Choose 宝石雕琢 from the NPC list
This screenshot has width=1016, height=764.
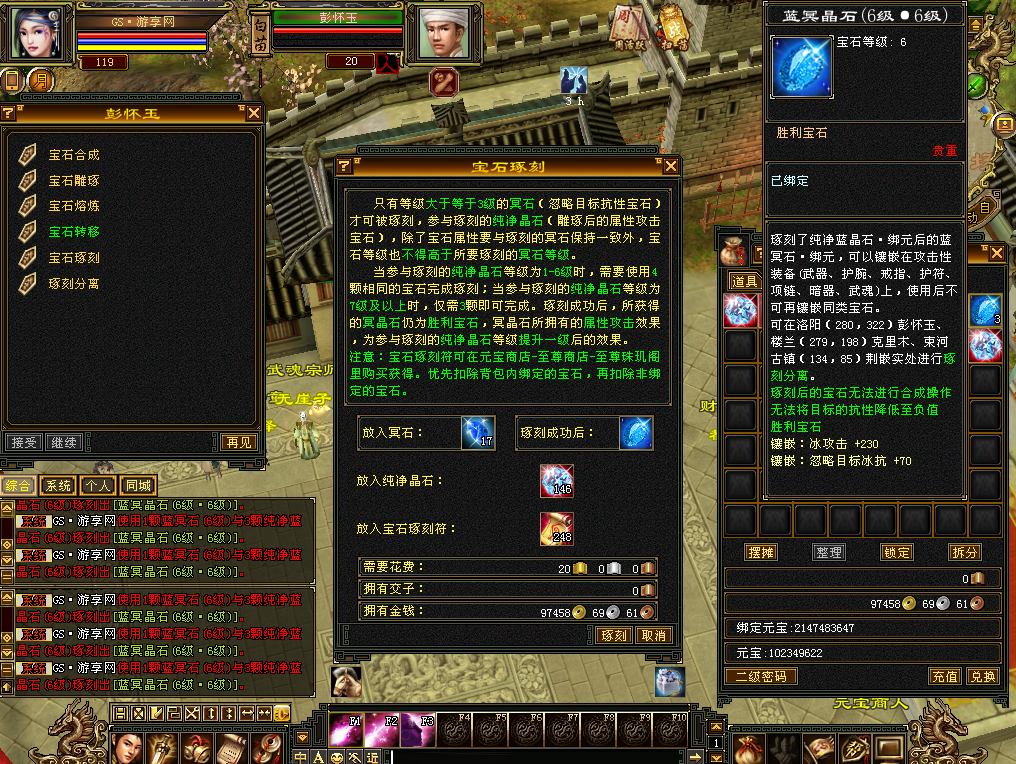click(x=74, y=181)
